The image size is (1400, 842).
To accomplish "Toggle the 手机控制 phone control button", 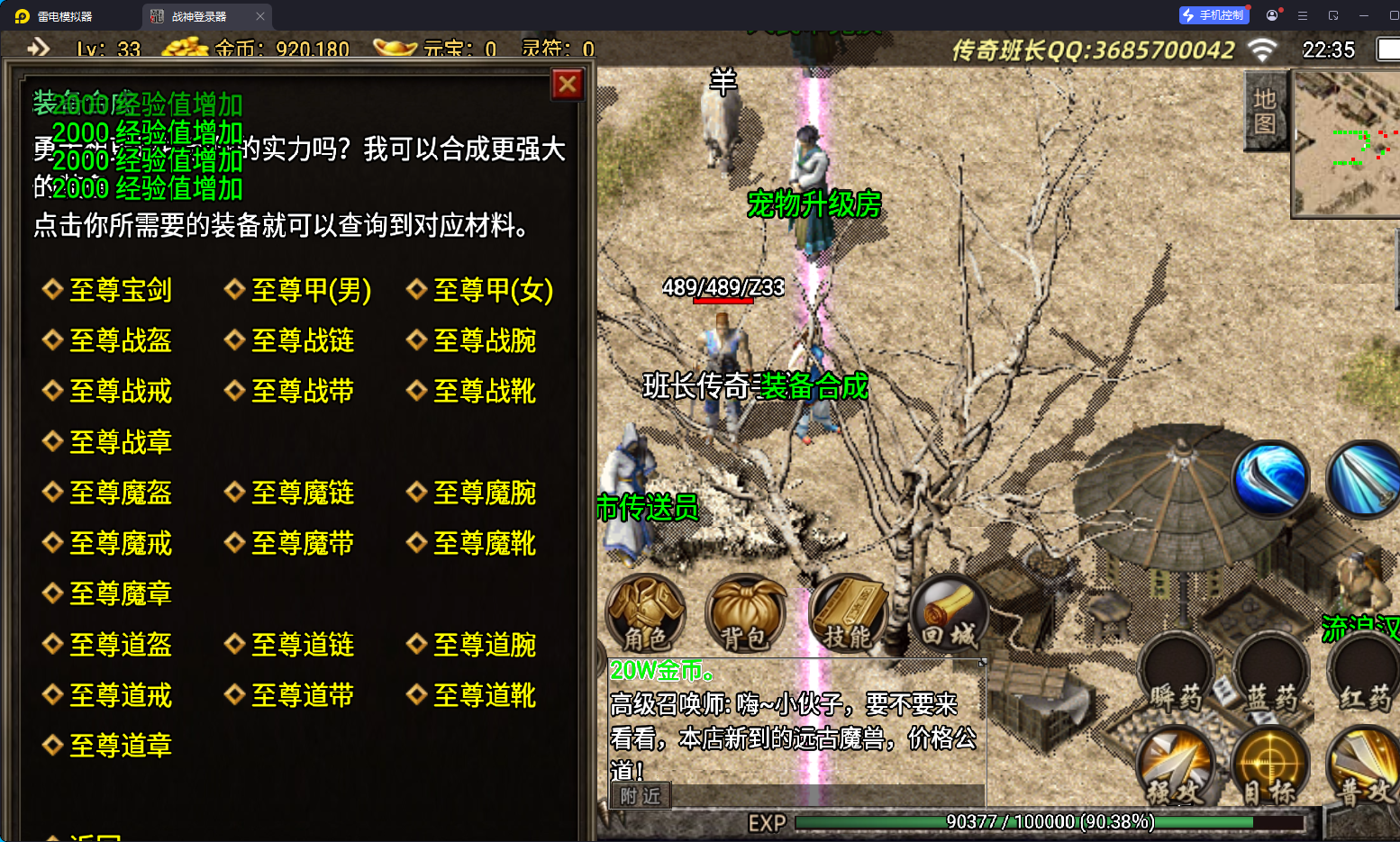I will [1214, 14].
